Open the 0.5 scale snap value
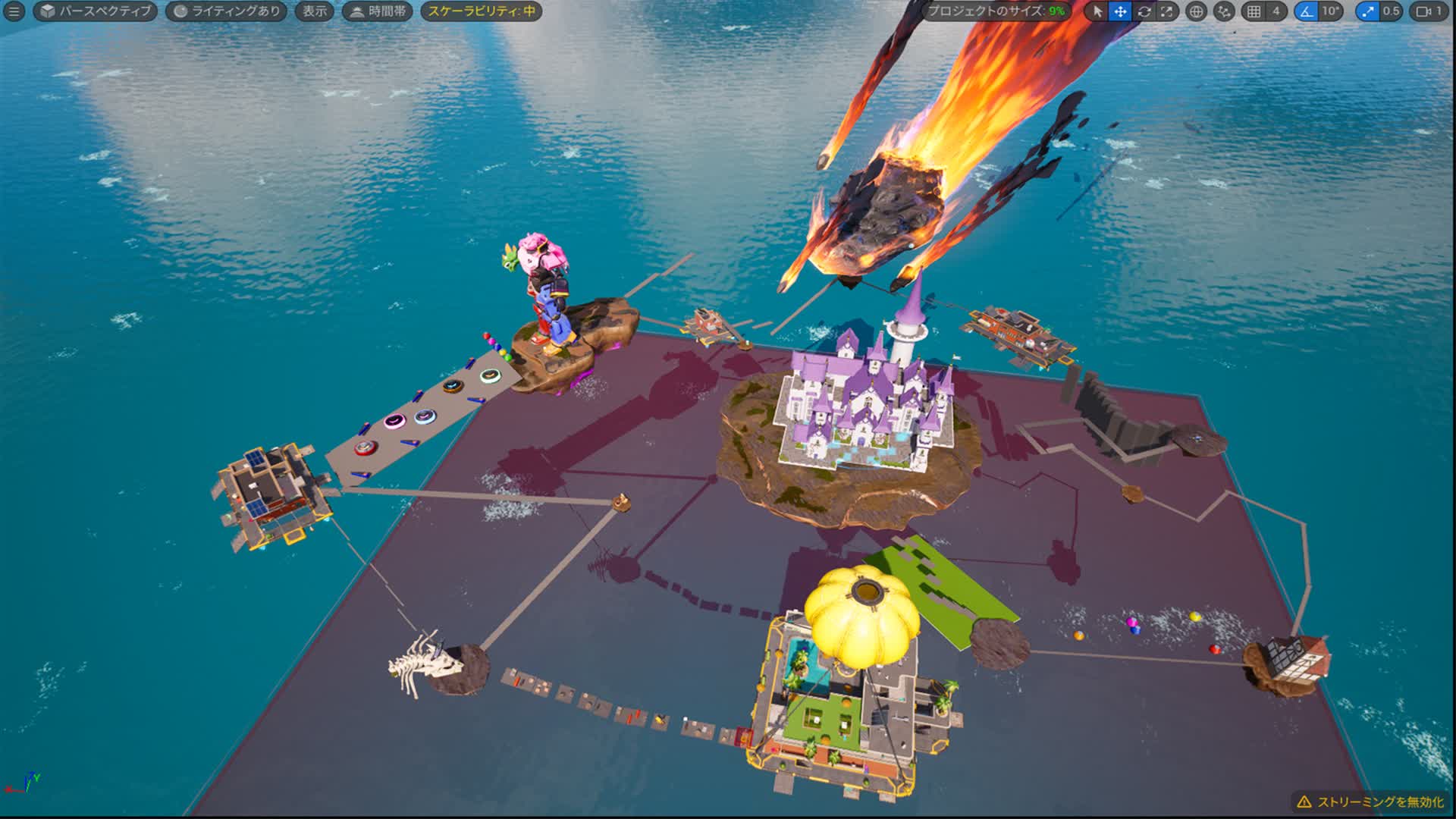This screenshot has width=1456, height=819. point(1391,11)
